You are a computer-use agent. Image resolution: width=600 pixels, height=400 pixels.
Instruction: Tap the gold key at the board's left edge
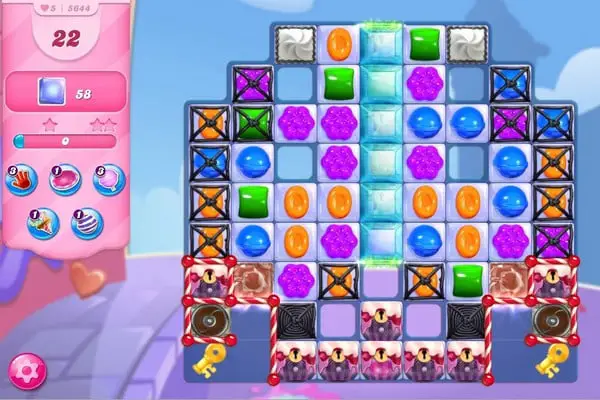coord(209,362)
